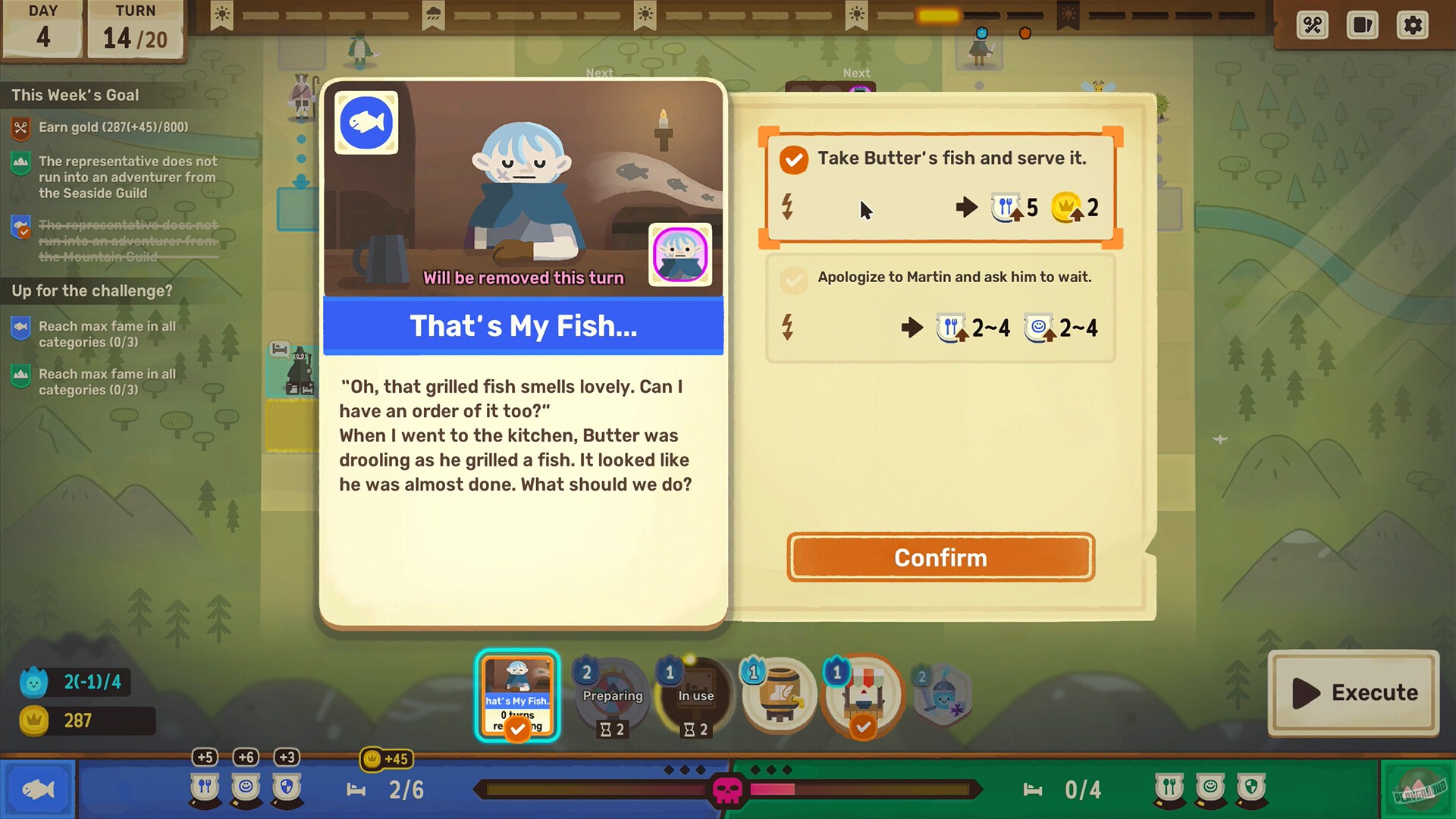Click the beer barrel token in bottom bar
The height and width of the screenshot is (819, 1456).
click(779, 694)
